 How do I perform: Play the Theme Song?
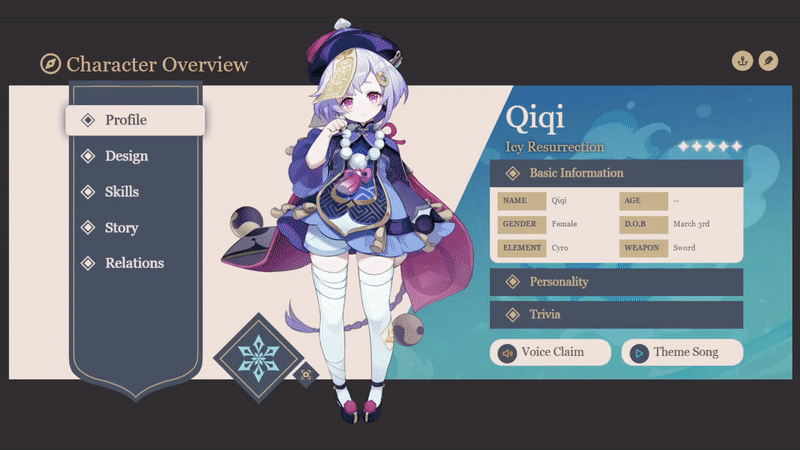682,352
